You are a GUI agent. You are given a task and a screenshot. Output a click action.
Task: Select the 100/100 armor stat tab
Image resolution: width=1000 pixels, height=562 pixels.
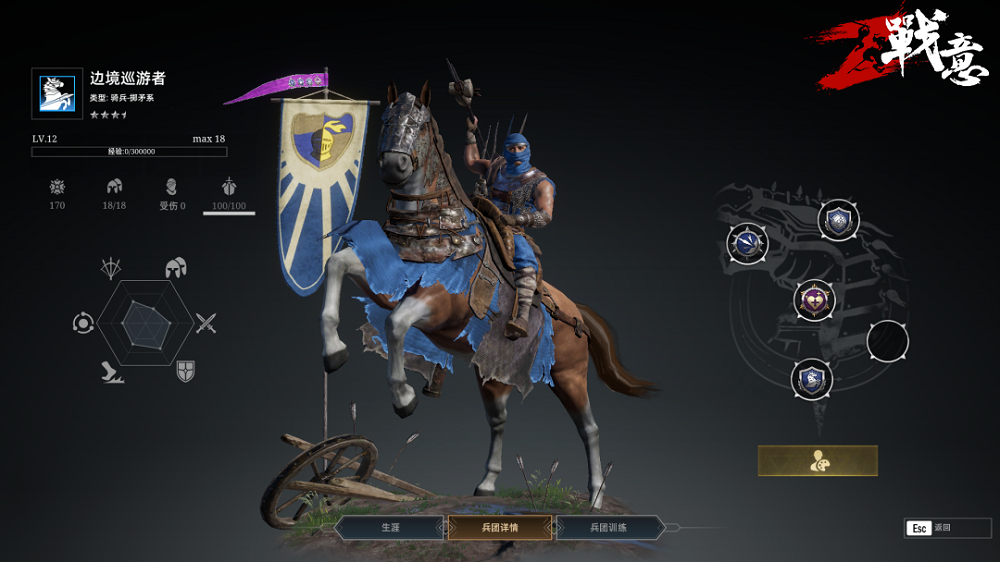point(229,194)
